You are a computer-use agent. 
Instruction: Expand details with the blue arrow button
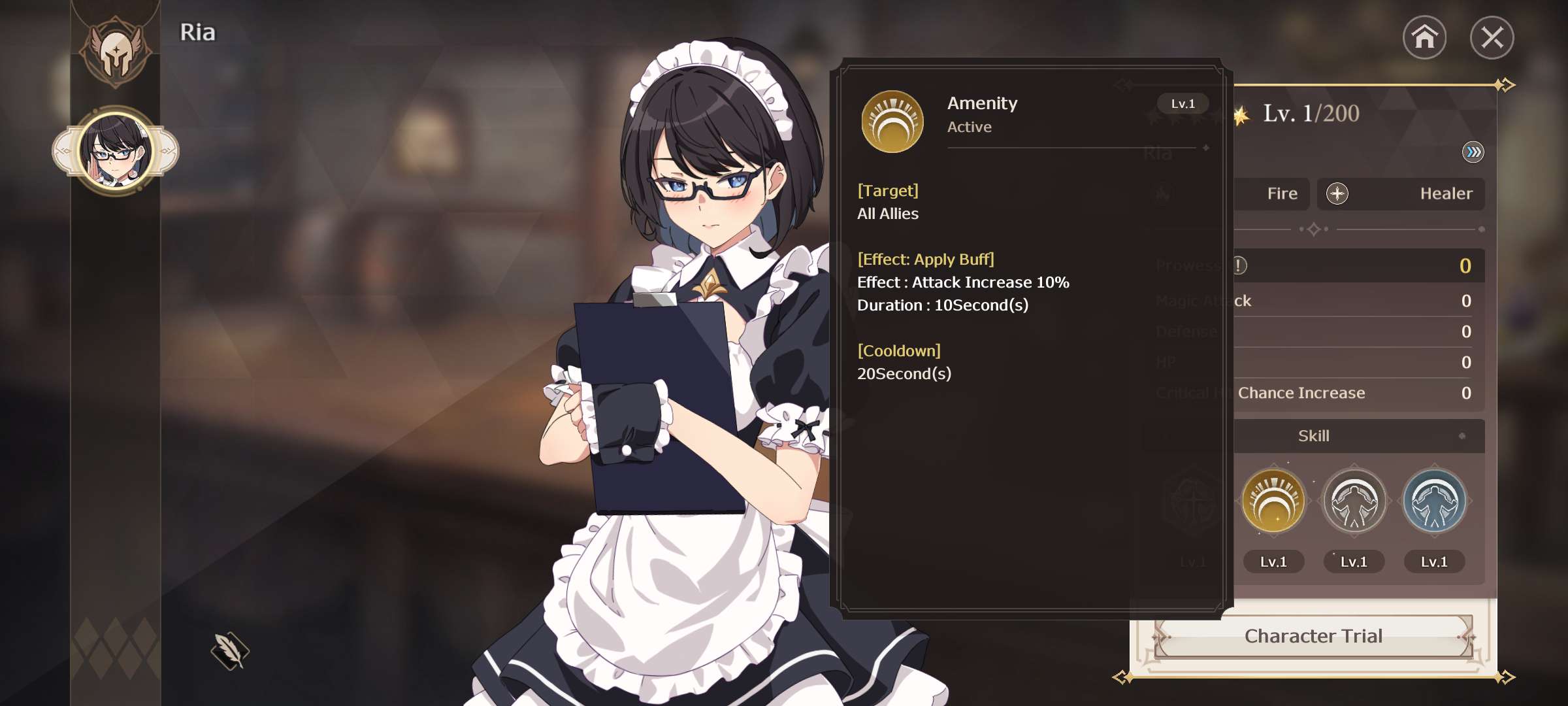click(x=1473, y=152)
